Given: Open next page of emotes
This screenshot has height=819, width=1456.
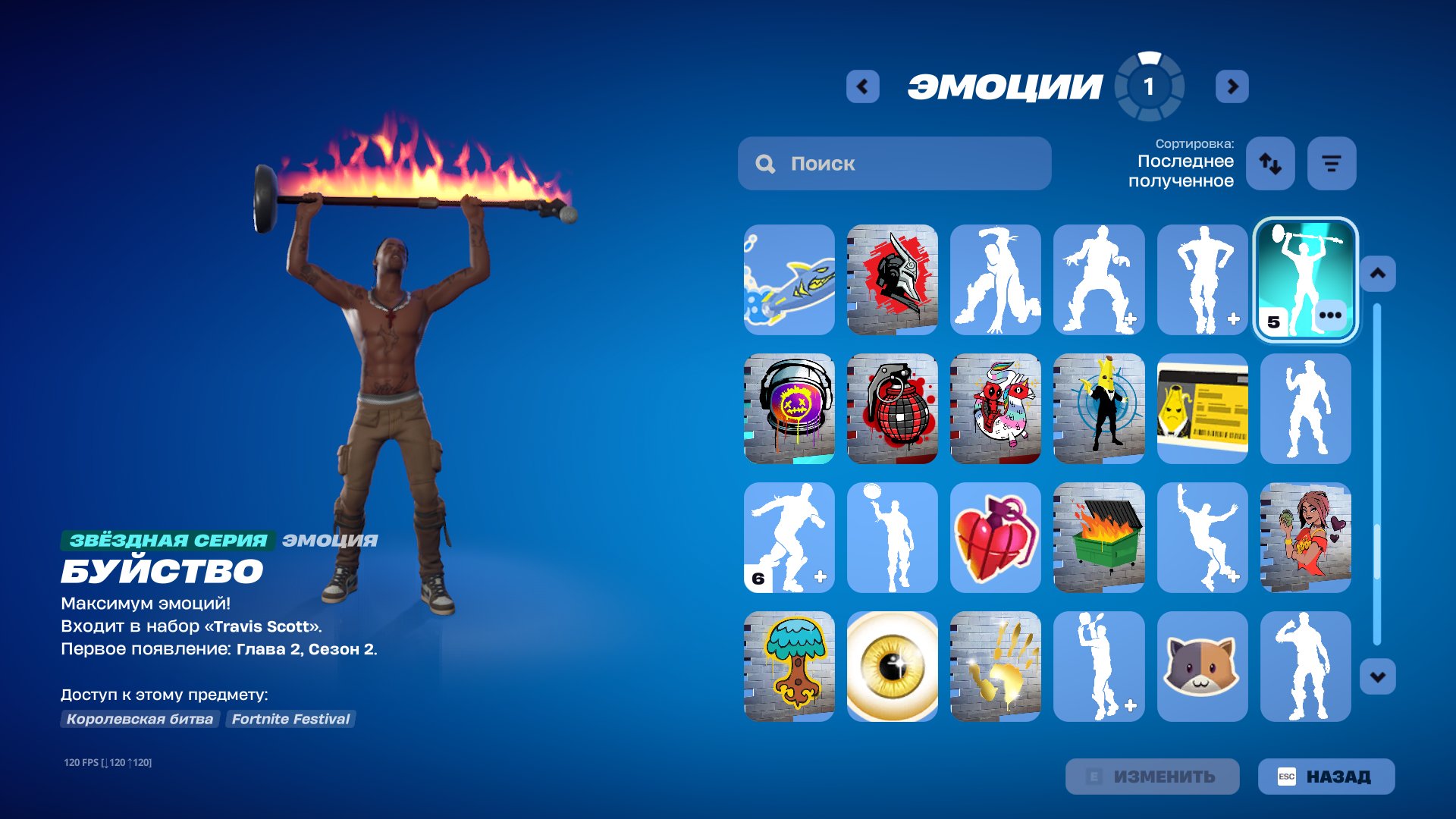Looking at the screenshot, I should tap(1232, 86).
